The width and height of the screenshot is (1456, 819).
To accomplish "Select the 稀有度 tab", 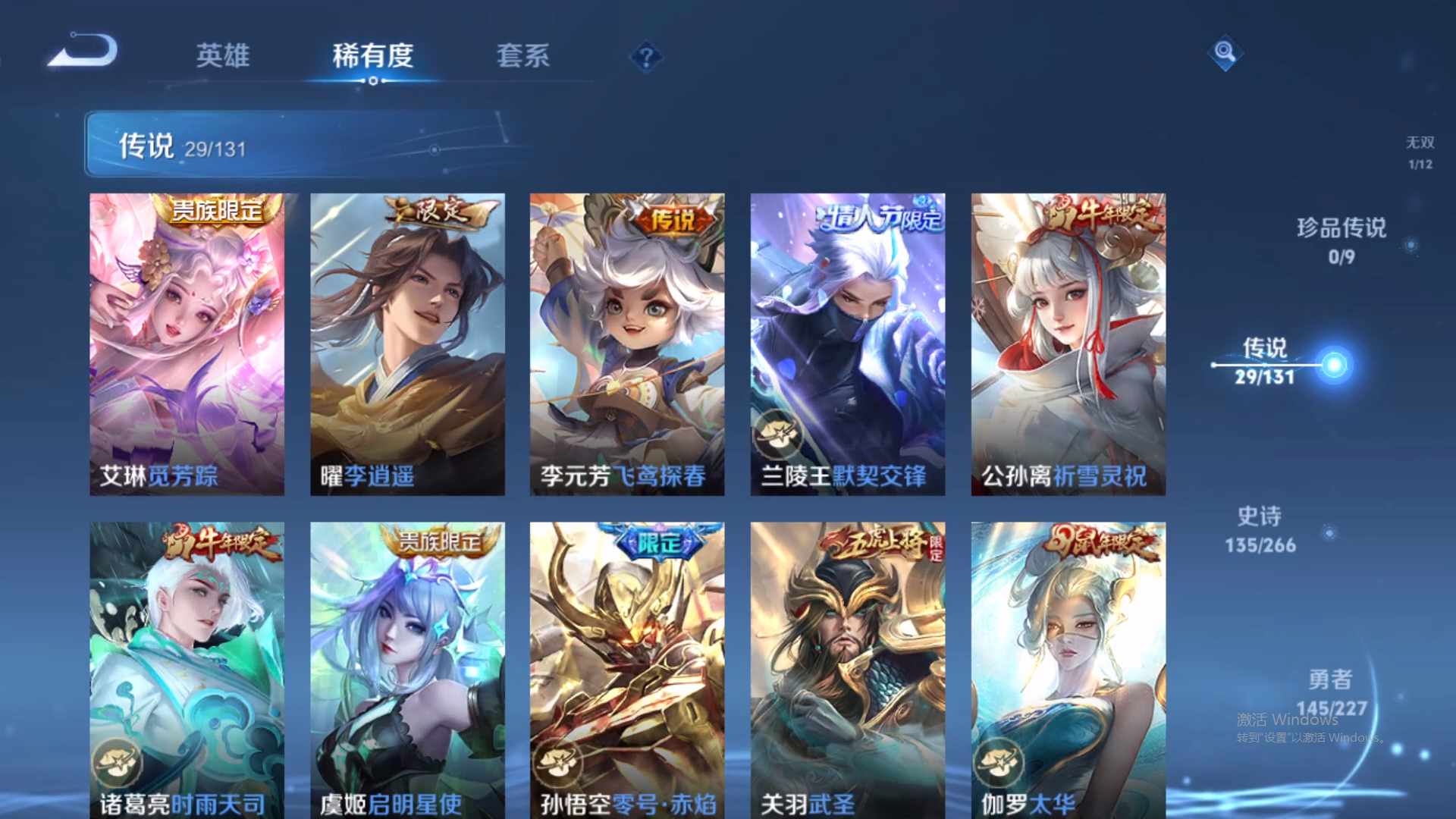I will coord(371,57).
